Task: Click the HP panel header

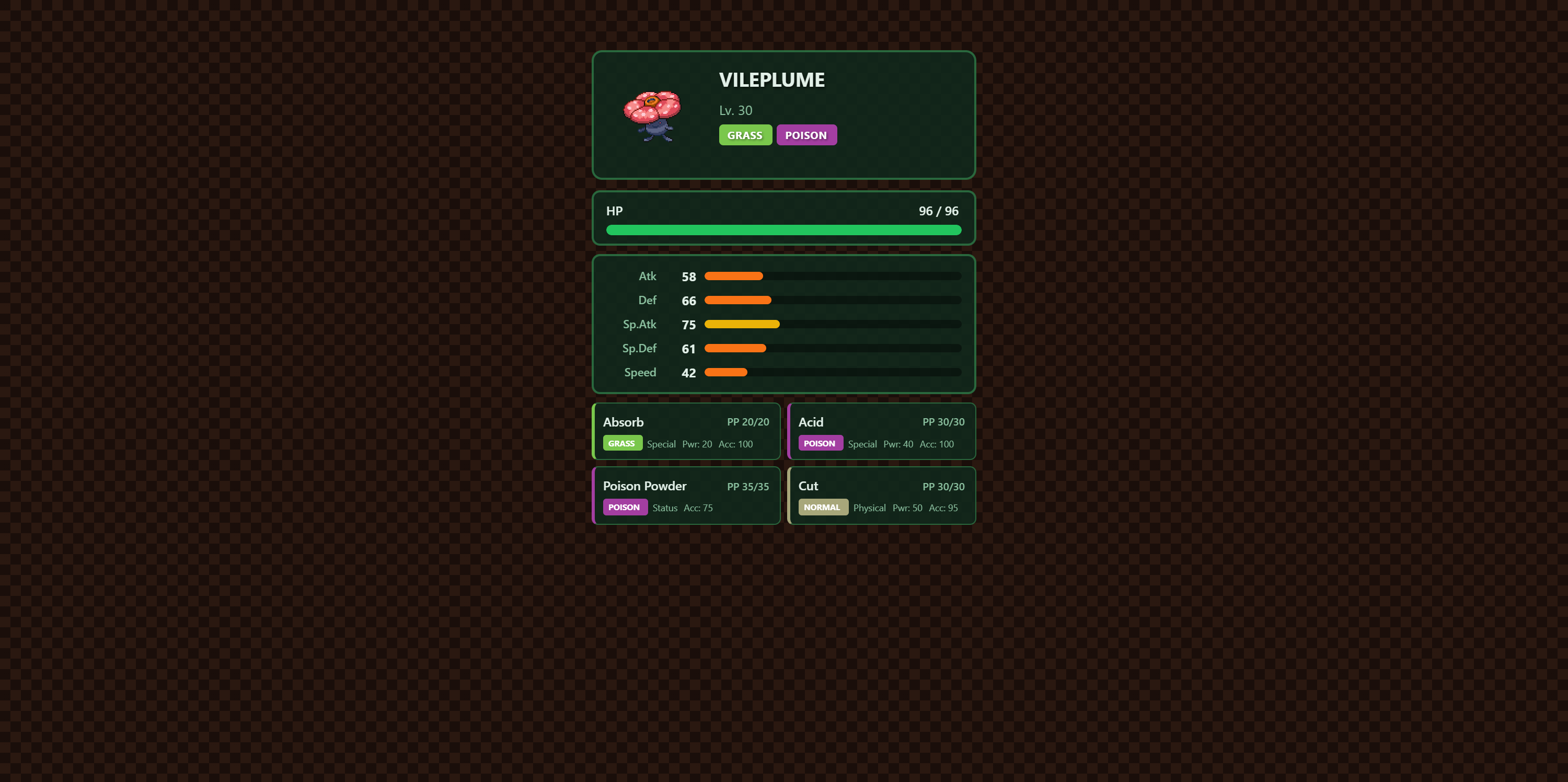Action: (614, 211)
